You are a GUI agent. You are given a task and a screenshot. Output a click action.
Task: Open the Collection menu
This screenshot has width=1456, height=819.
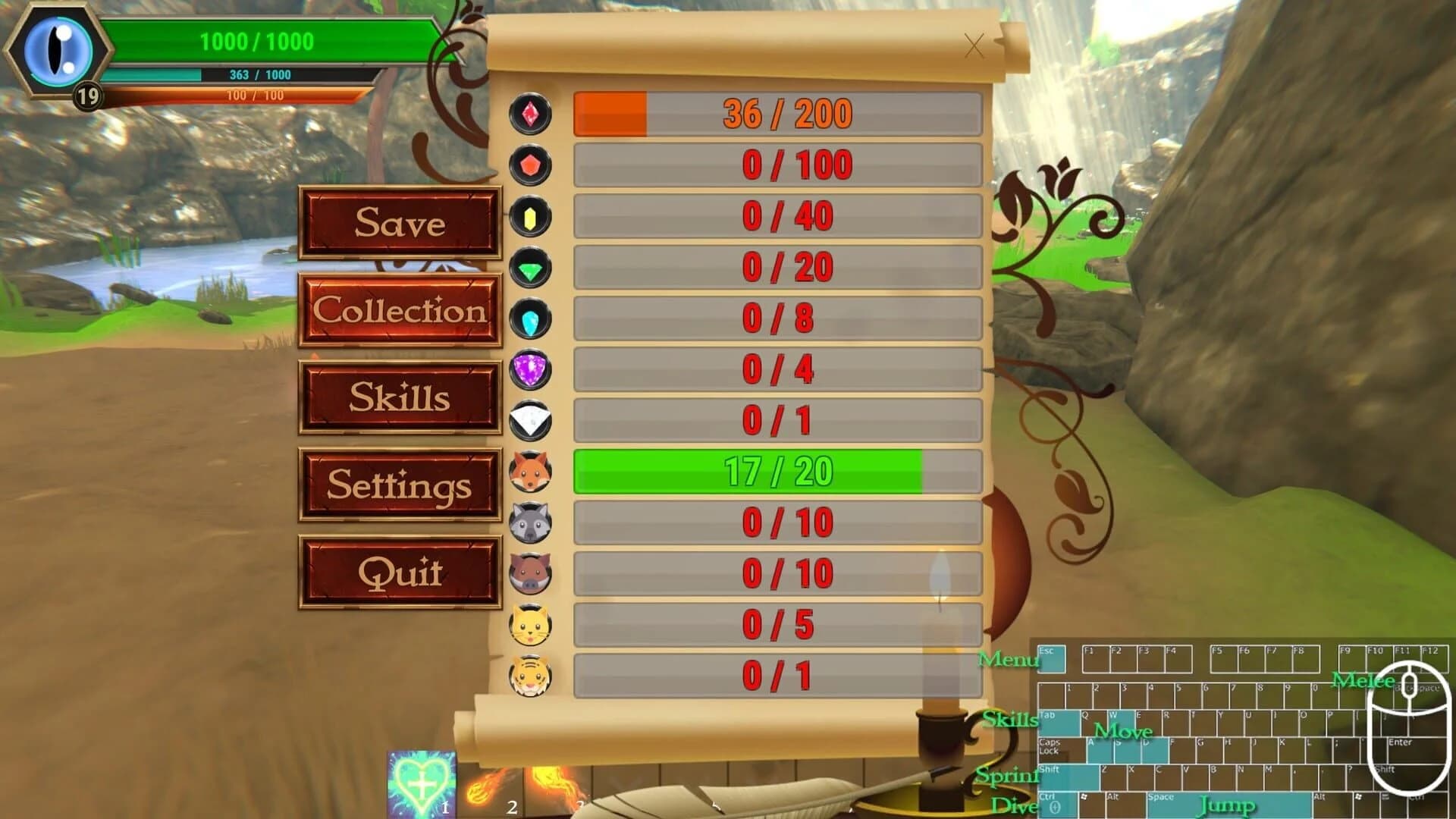[400, 311]
